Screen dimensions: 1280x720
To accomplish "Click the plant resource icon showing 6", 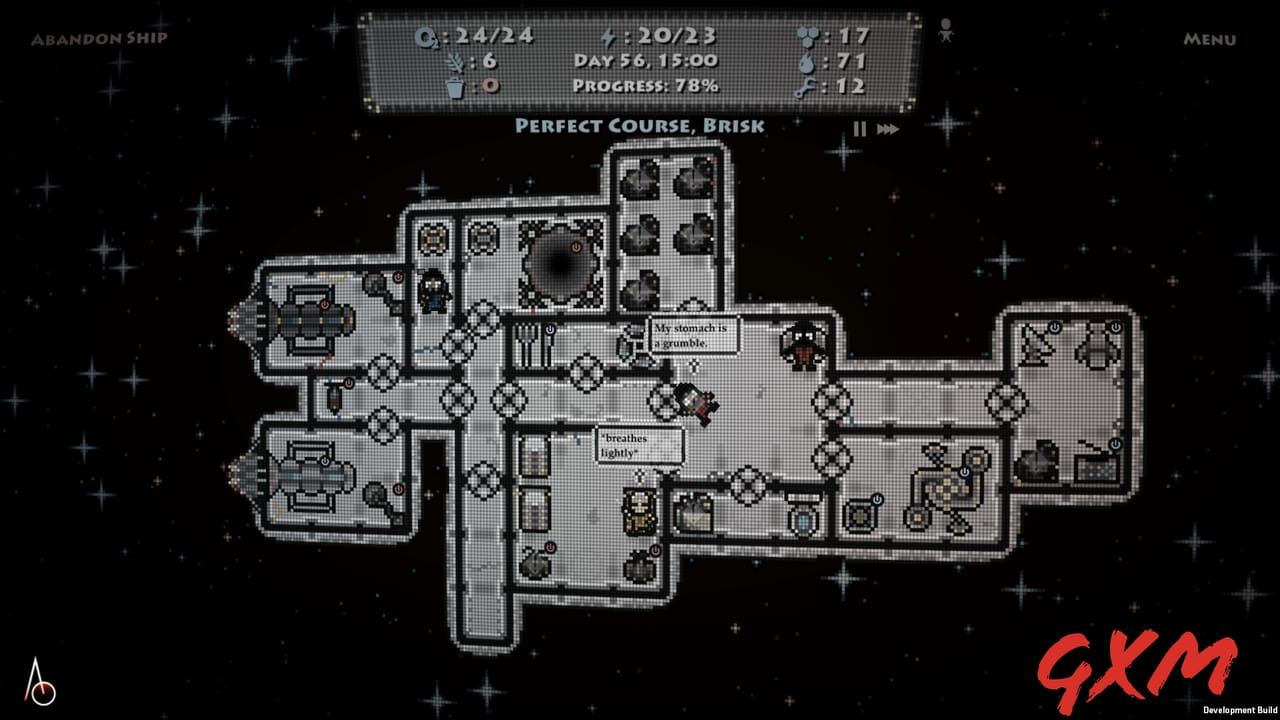I will click(x=456, y=61).
